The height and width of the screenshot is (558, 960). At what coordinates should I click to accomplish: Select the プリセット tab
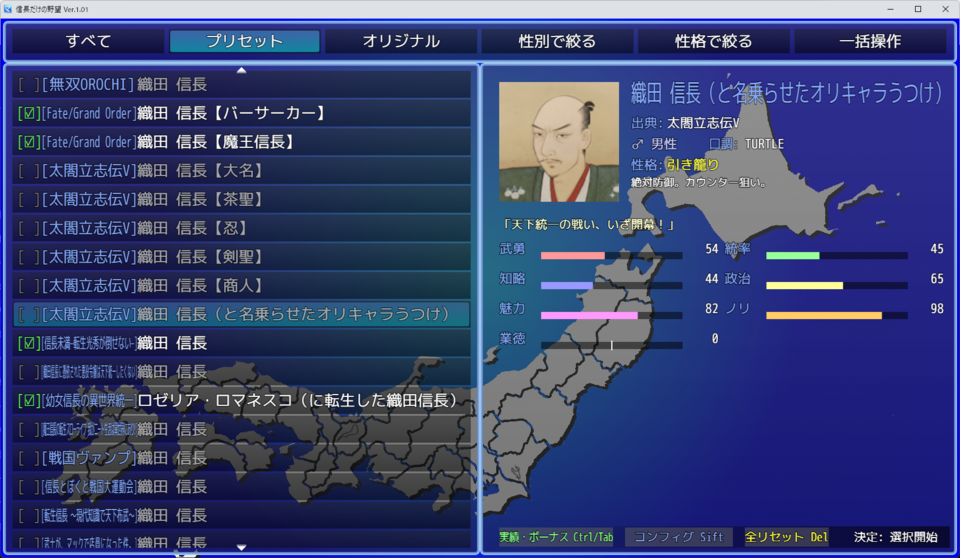click(245, 41)
